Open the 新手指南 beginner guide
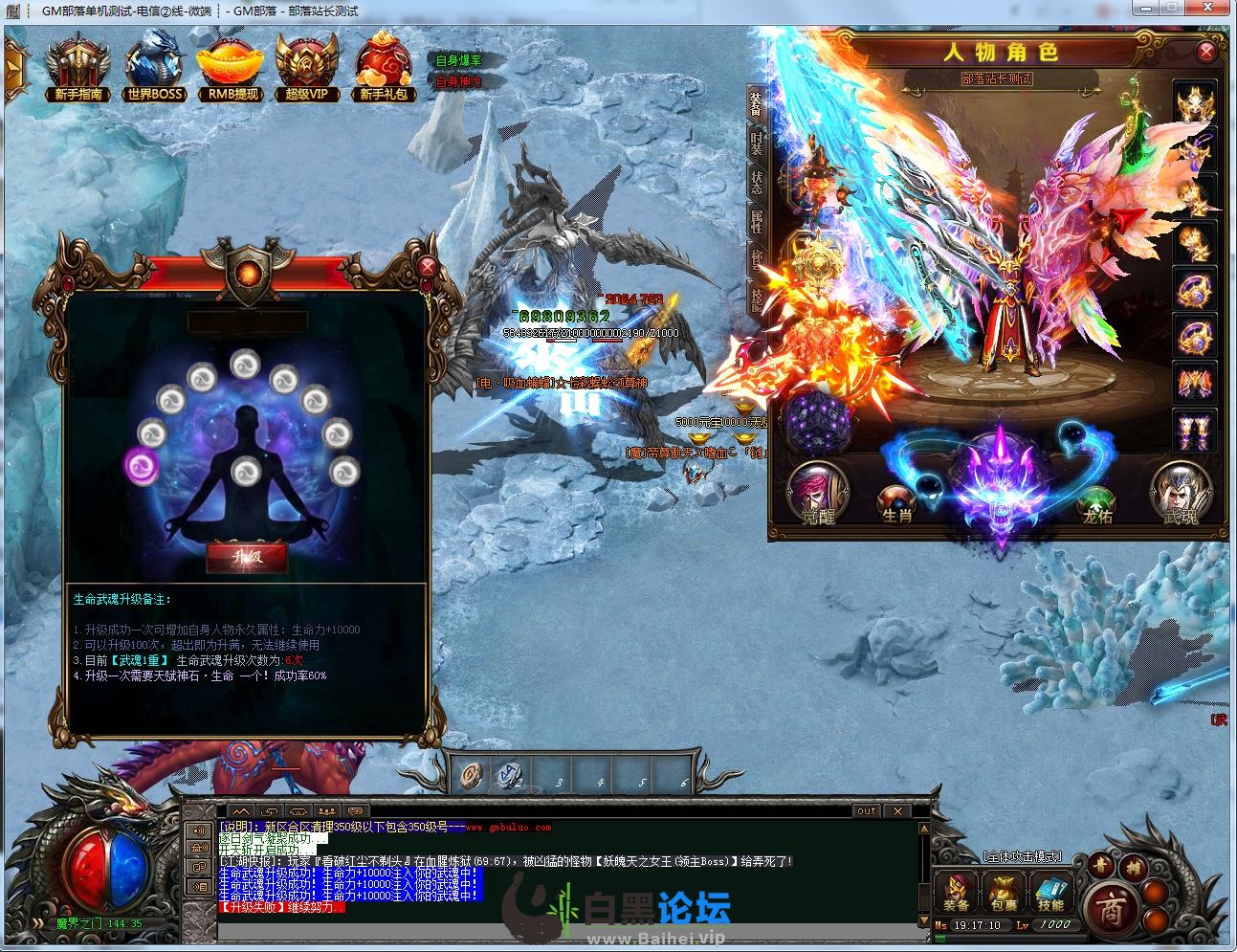This screenshot has height=952, width=1237. 78,66
